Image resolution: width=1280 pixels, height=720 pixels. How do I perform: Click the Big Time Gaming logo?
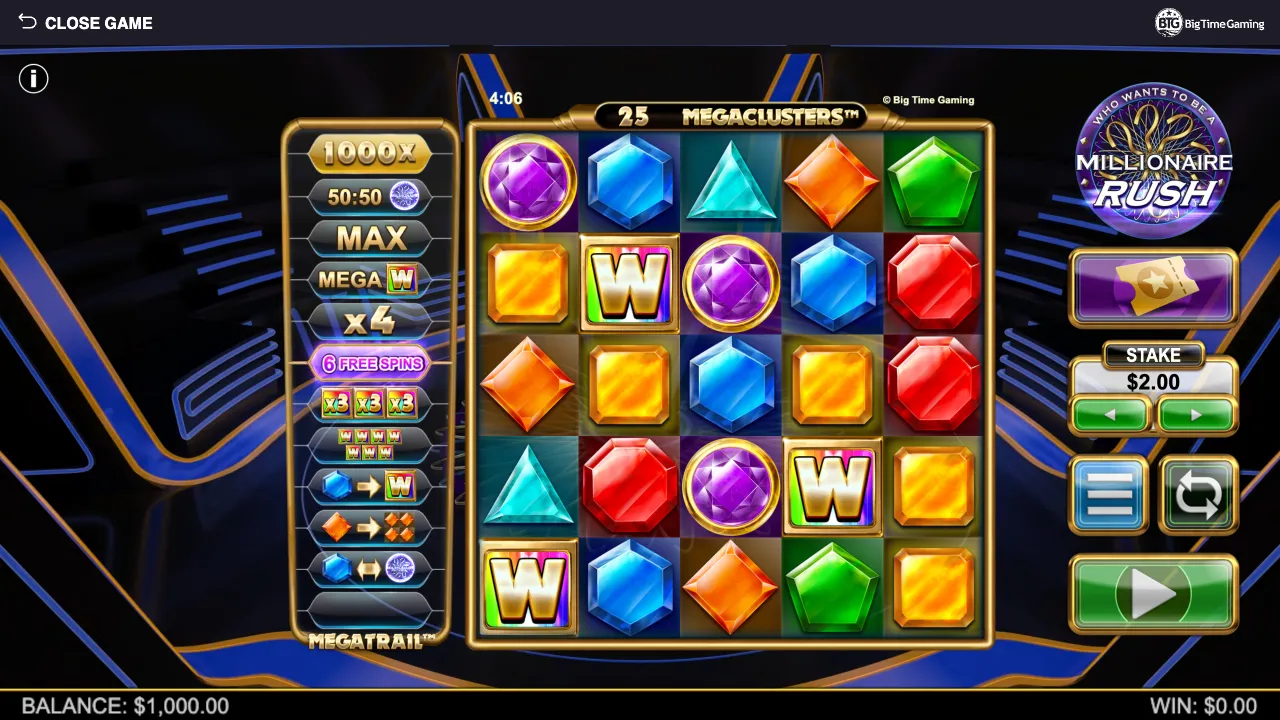[1212, 22]
